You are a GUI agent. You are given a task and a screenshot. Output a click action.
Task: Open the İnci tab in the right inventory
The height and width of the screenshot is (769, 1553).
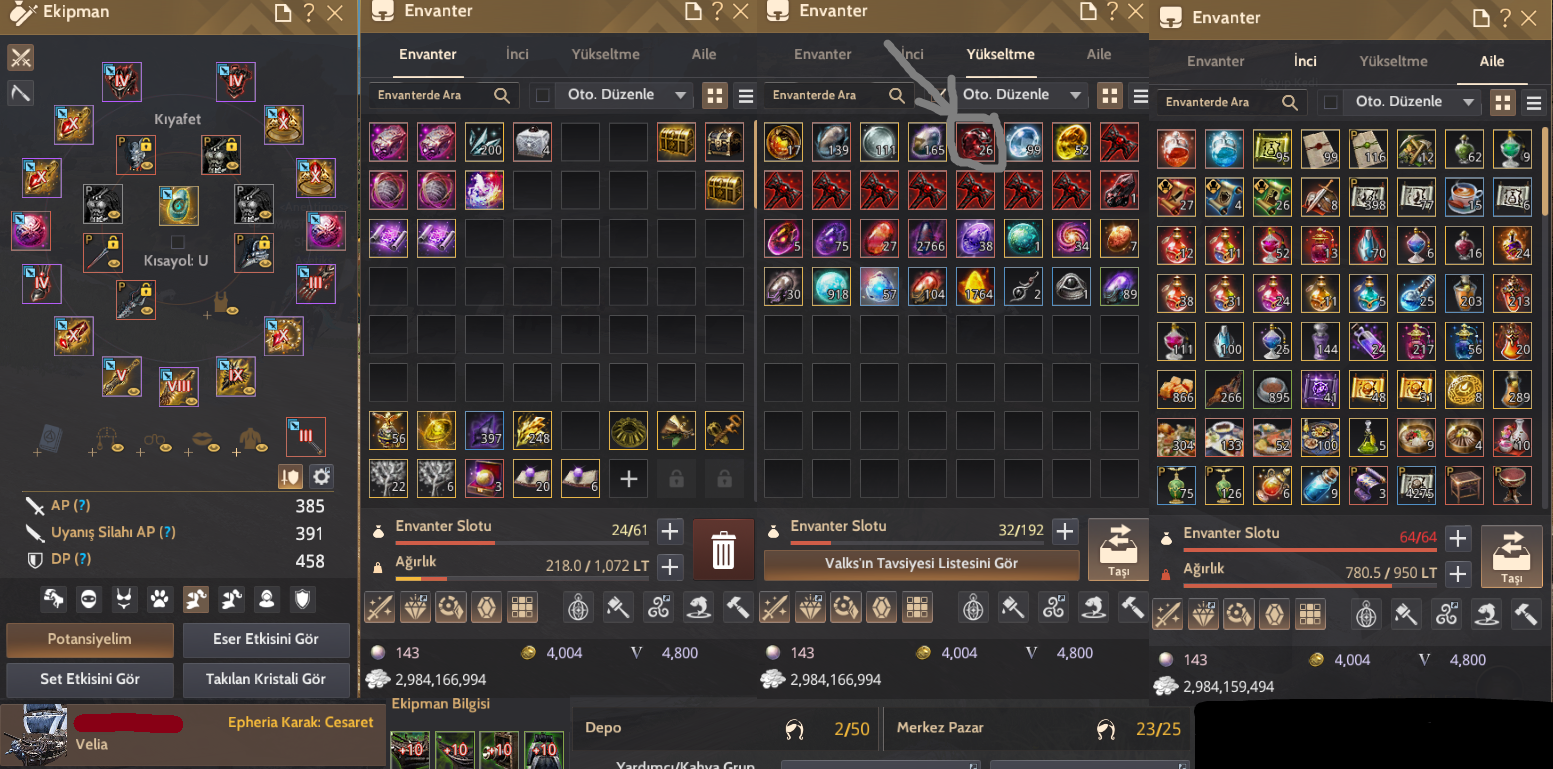point(1305,61)
